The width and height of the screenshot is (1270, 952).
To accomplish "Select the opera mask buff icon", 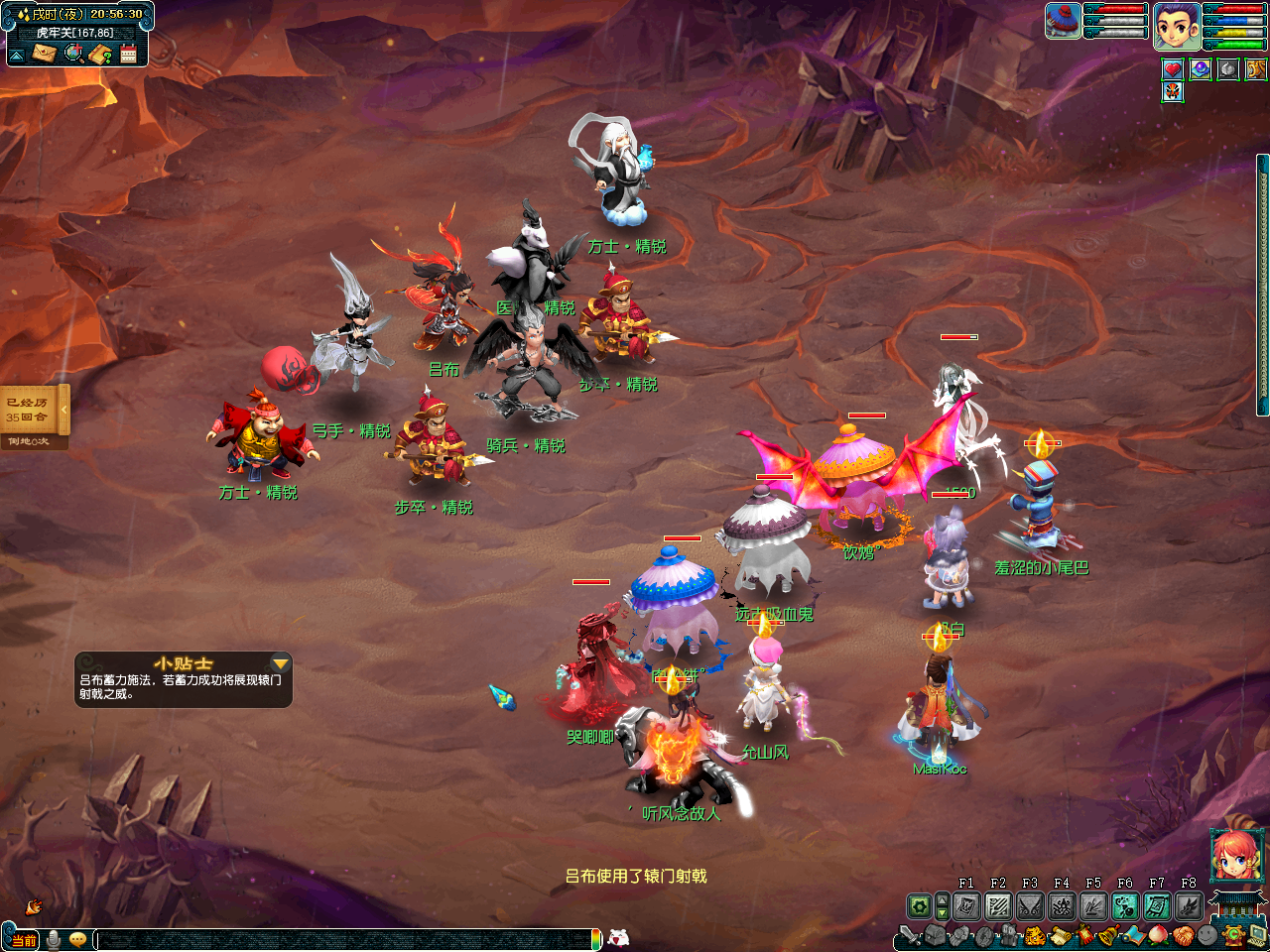I will [1173, 92].
